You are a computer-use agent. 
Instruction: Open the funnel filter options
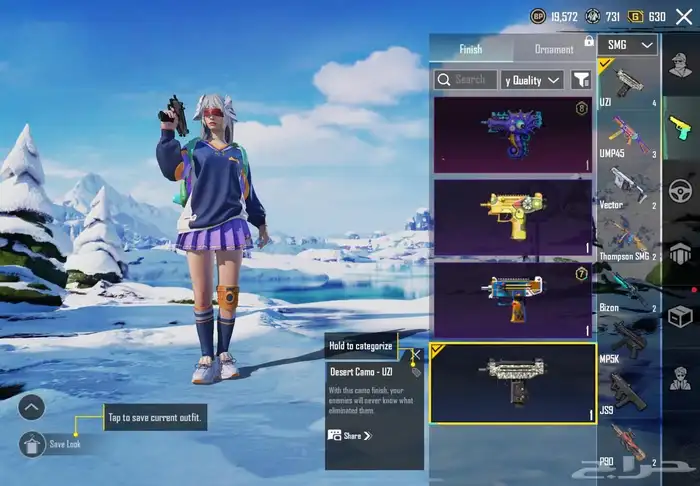click(580, 79)
